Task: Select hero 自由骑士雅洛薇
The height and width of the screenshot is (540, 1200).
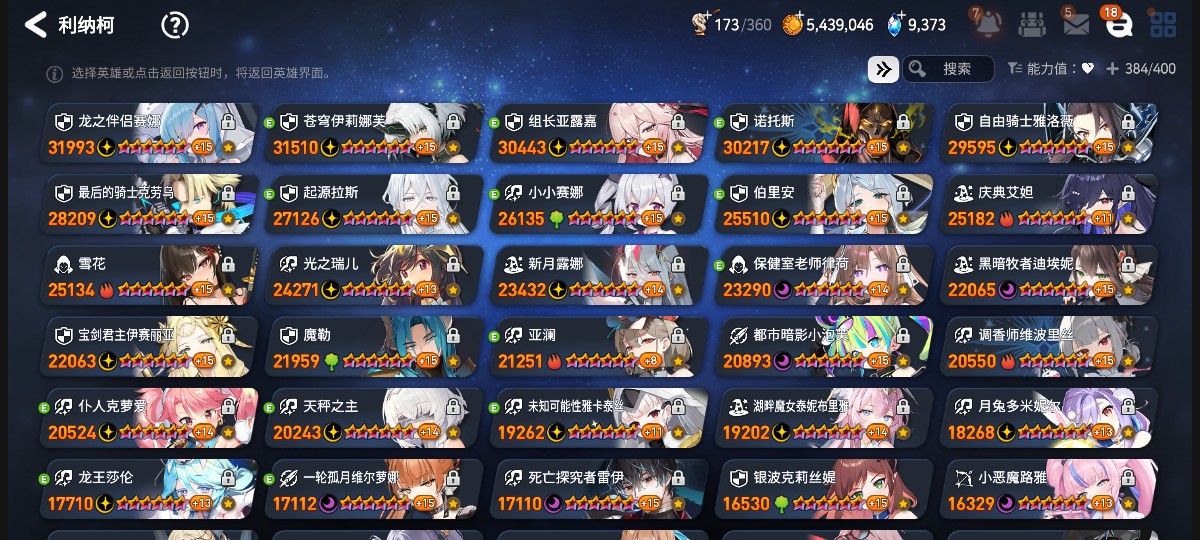Action: pos(1050,133)
